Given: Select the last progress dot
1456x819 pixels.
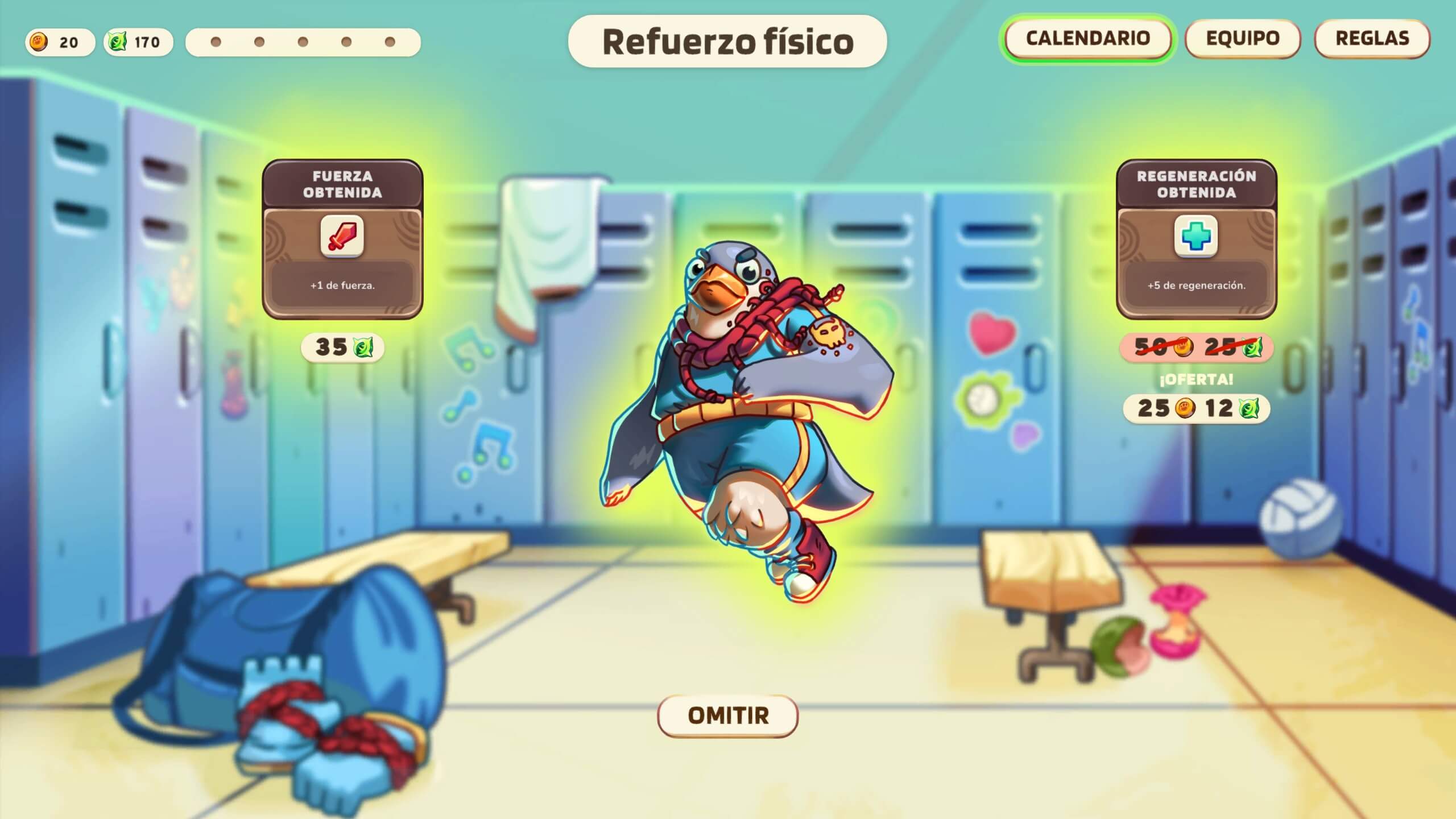Looking at the screenshot, I should pyautogui.click(x=389, y=42).
